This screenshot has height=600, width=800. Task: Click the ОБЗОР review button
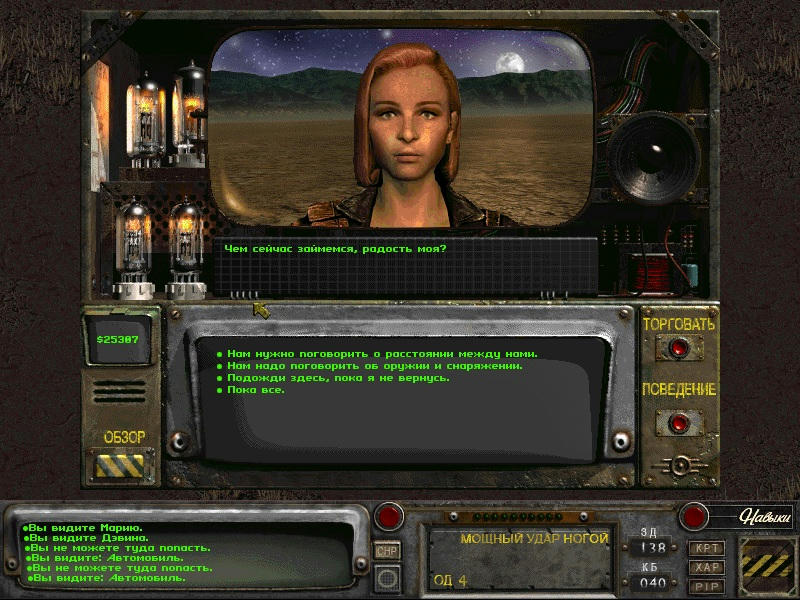(124, 465)
